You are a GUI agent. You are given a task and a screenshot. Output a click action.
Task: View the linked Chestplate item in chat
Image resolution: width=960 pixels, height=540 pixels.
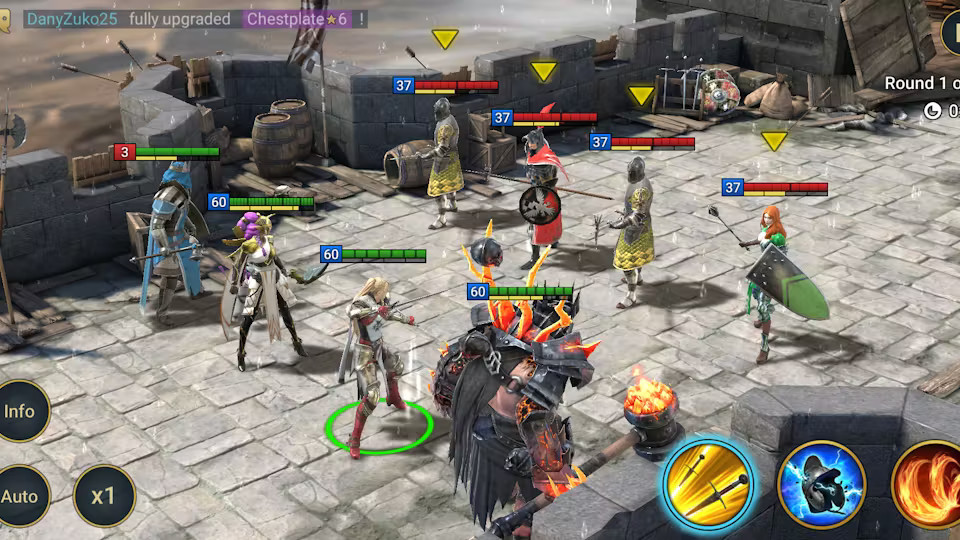click(x=298, y=19)
